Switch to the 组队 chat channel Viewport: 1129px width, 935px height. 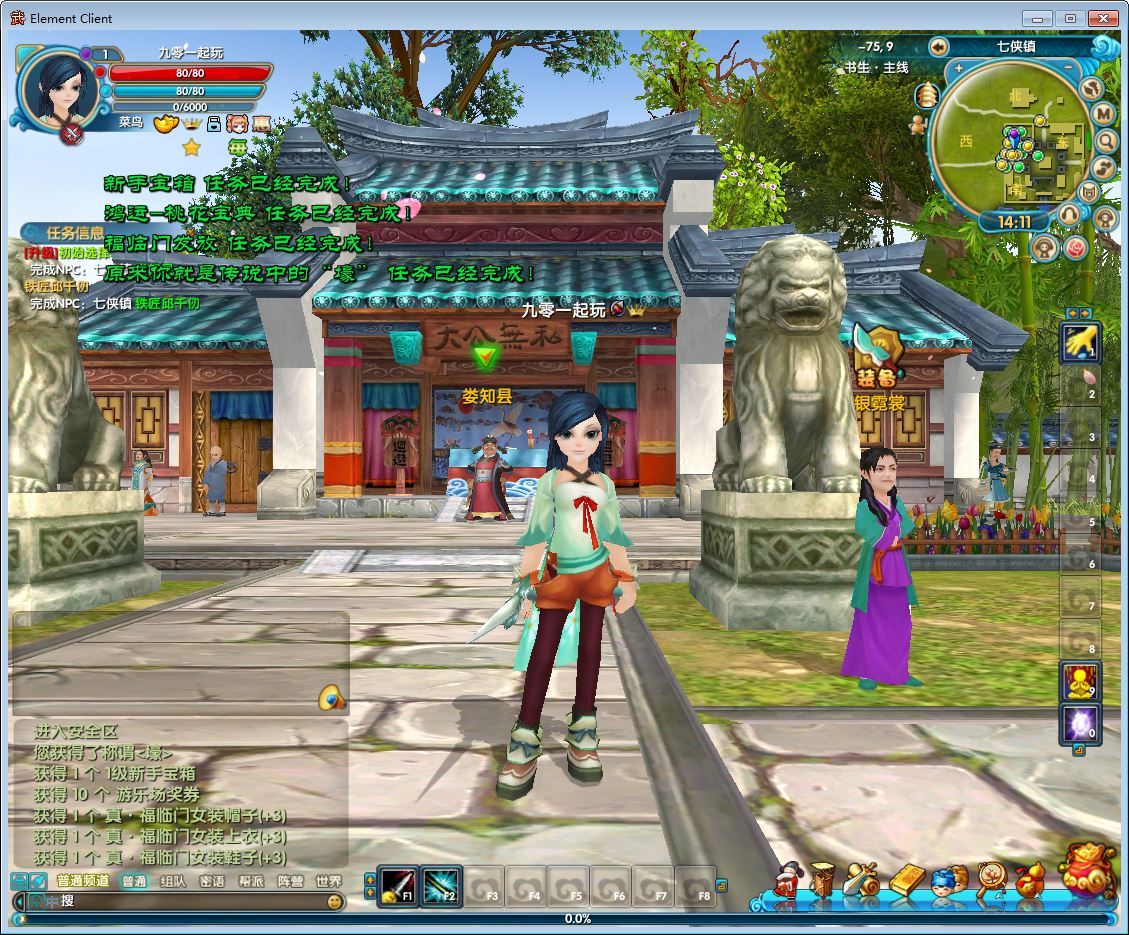tap(173, 881)
